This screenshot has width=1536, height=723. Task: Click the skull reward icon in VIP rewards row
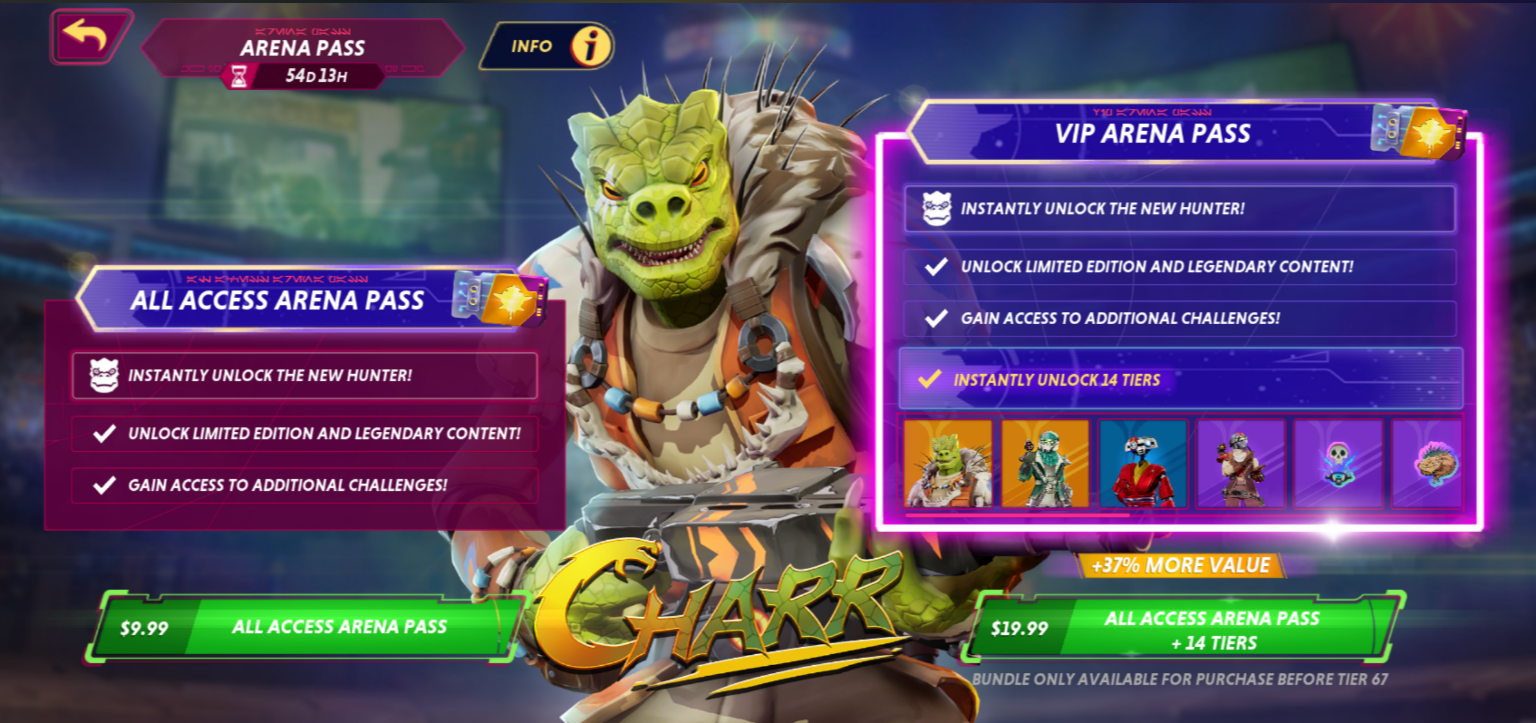(x=1338, y=464)
